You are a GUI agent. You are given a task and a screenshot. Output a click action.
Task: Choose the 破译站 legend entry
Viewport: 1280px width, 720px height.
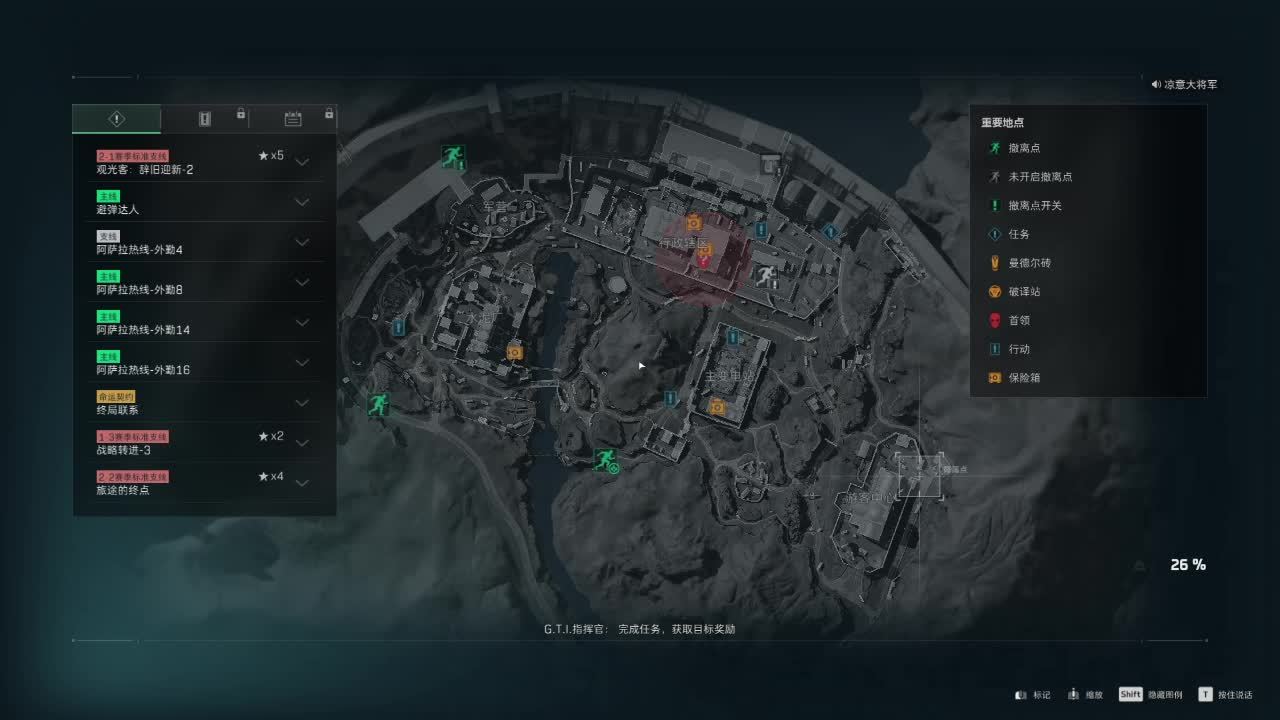(1024, 291)
